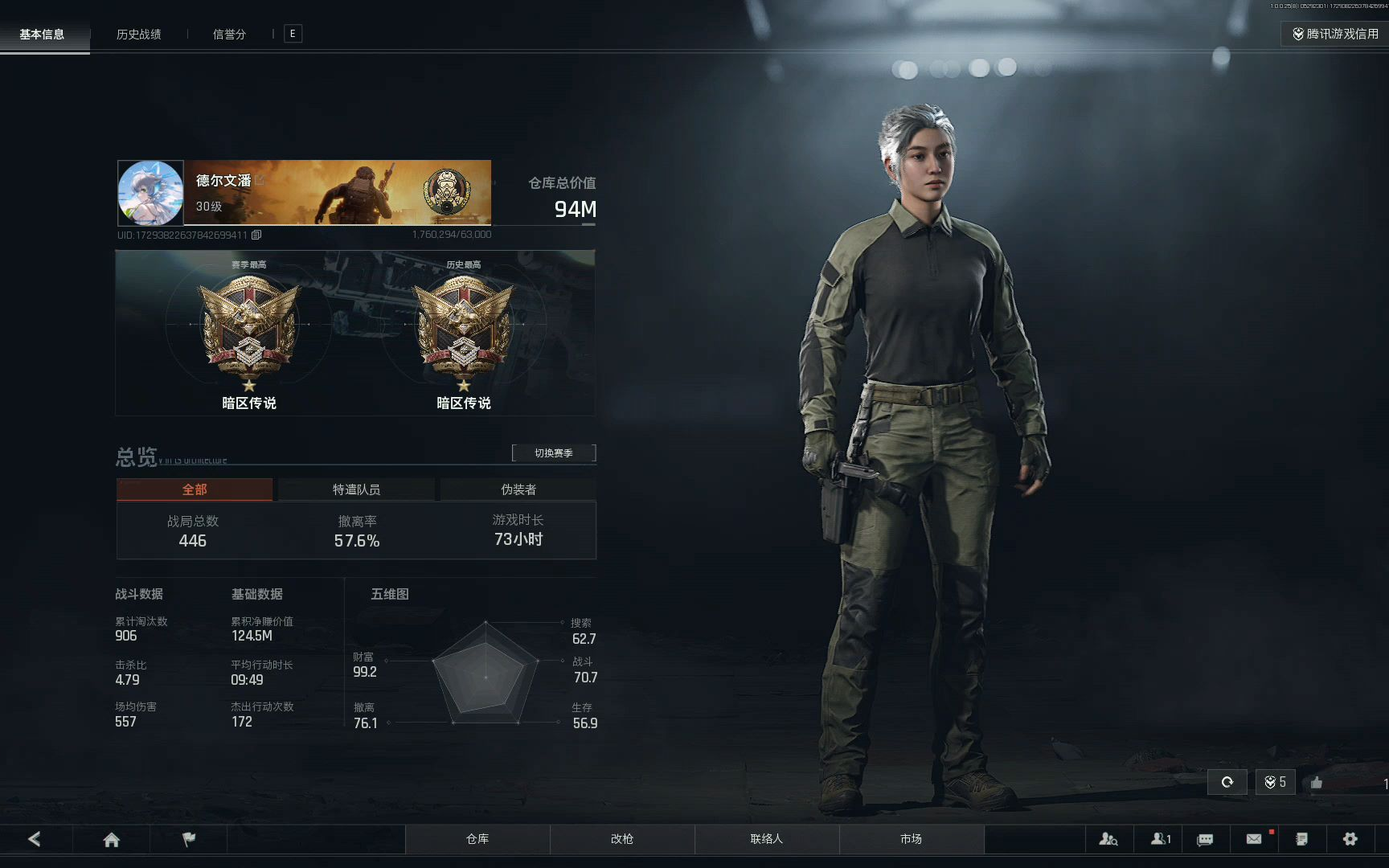Open 腾讯游戏信用 credit page
Viewport: 1389px width, 868px height.
(x=1335, y=34)
